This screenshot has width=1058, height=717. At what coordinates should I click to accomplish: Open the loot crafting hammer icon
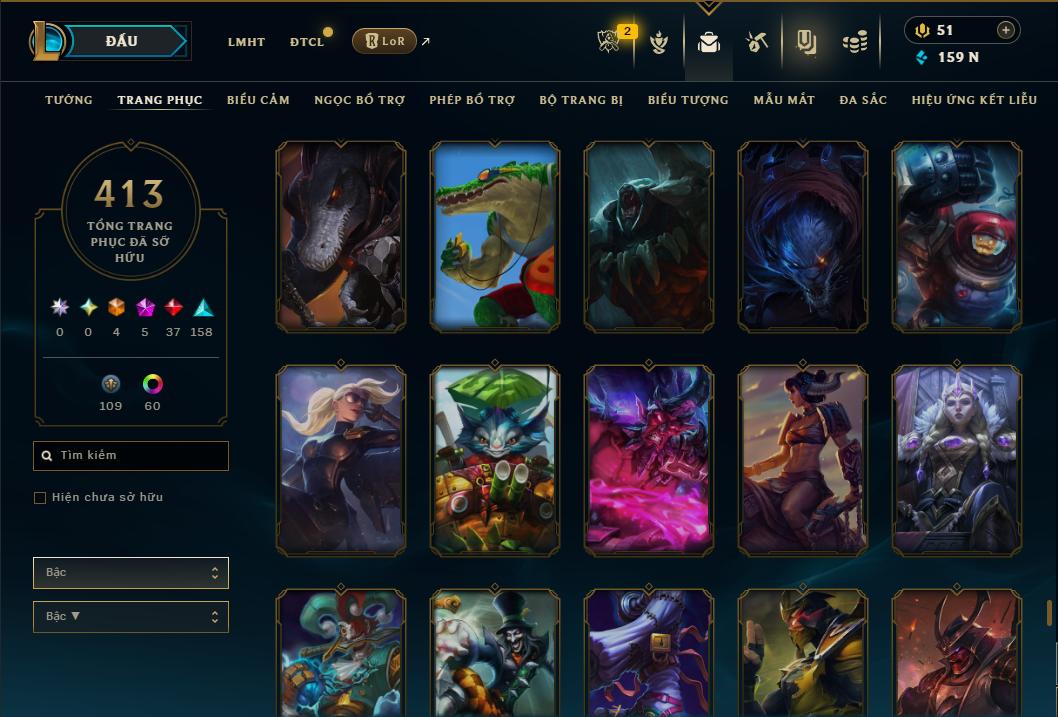click(x=756, y=42)
